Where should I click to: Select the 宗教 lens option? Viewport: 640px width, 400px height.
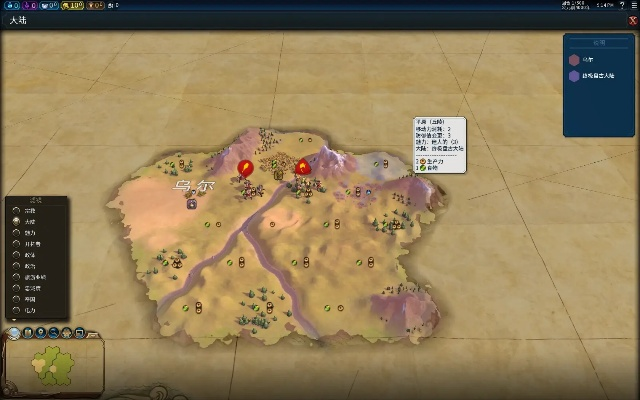click(x=16, y=211)
